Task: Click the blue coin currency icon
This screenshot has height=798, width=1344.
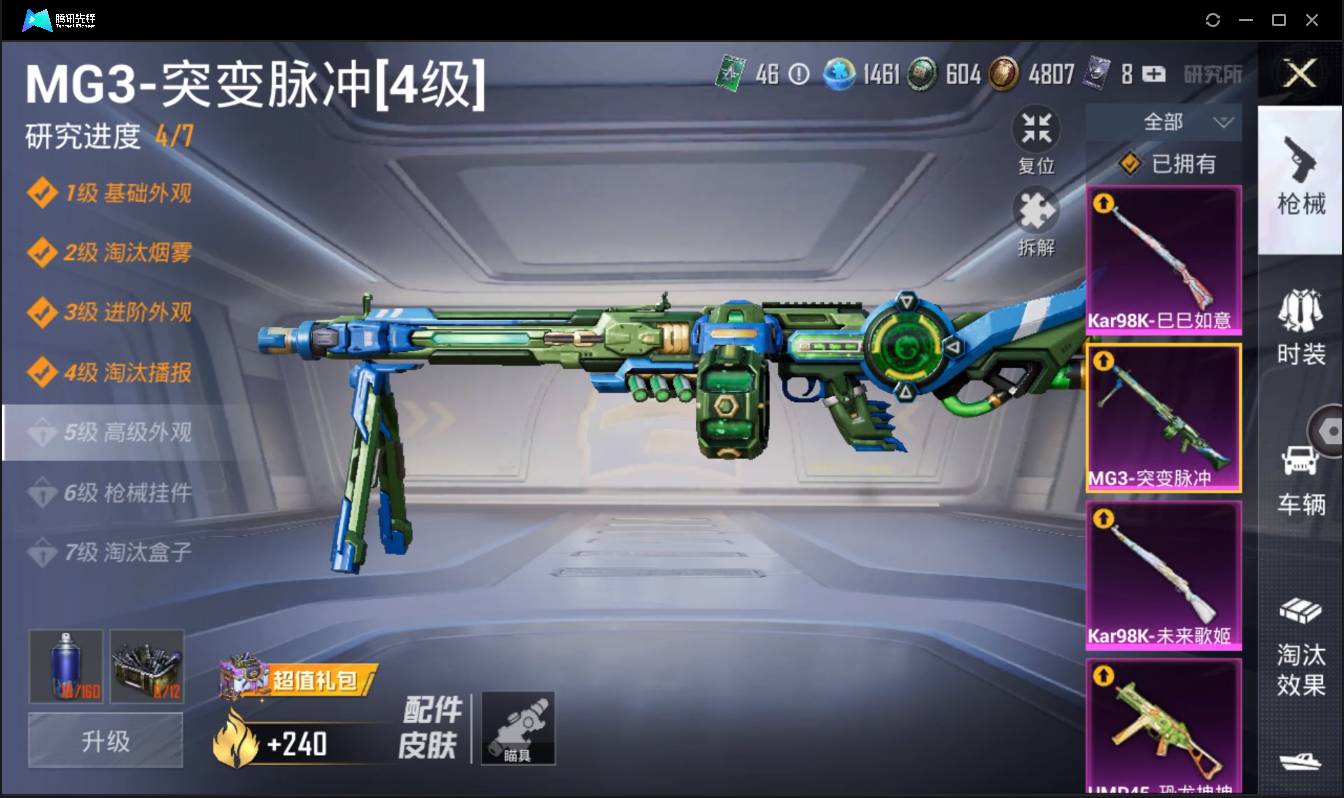Action: click(x=838, y=74)
